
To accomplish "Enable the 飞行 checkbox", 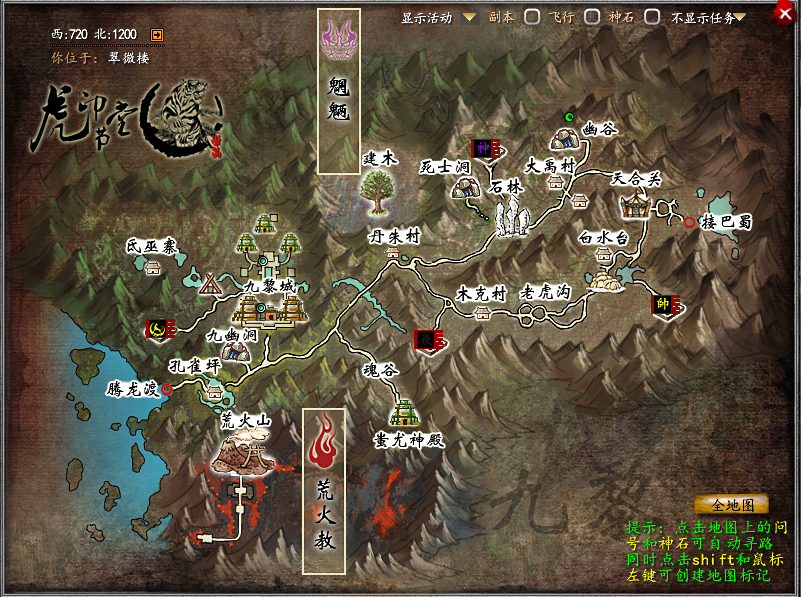I will tap(592, 17).
